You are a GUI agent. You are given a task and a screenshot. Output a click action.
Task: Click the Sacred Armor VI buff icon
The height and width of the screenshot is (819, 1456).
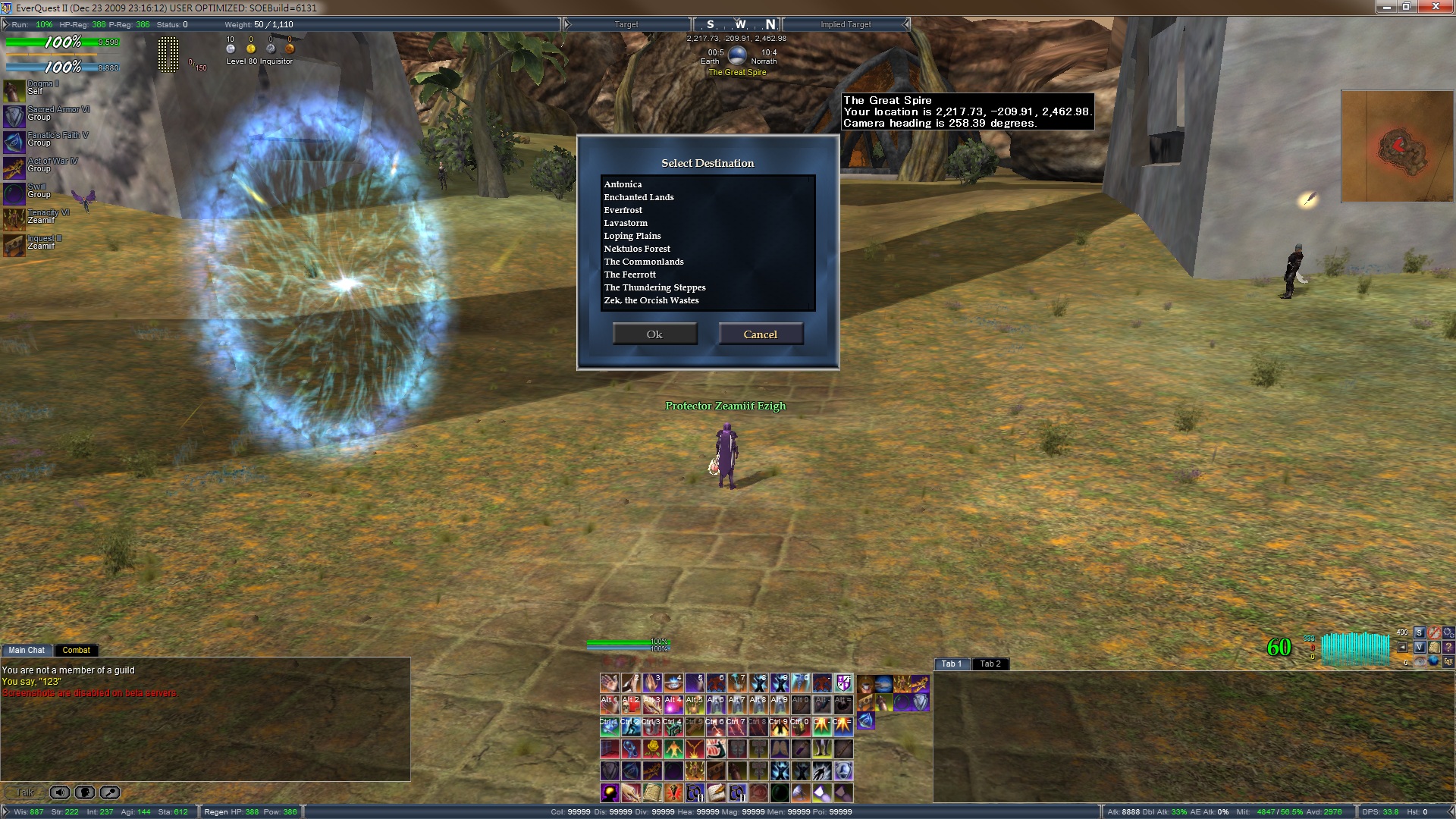(14, 115)
